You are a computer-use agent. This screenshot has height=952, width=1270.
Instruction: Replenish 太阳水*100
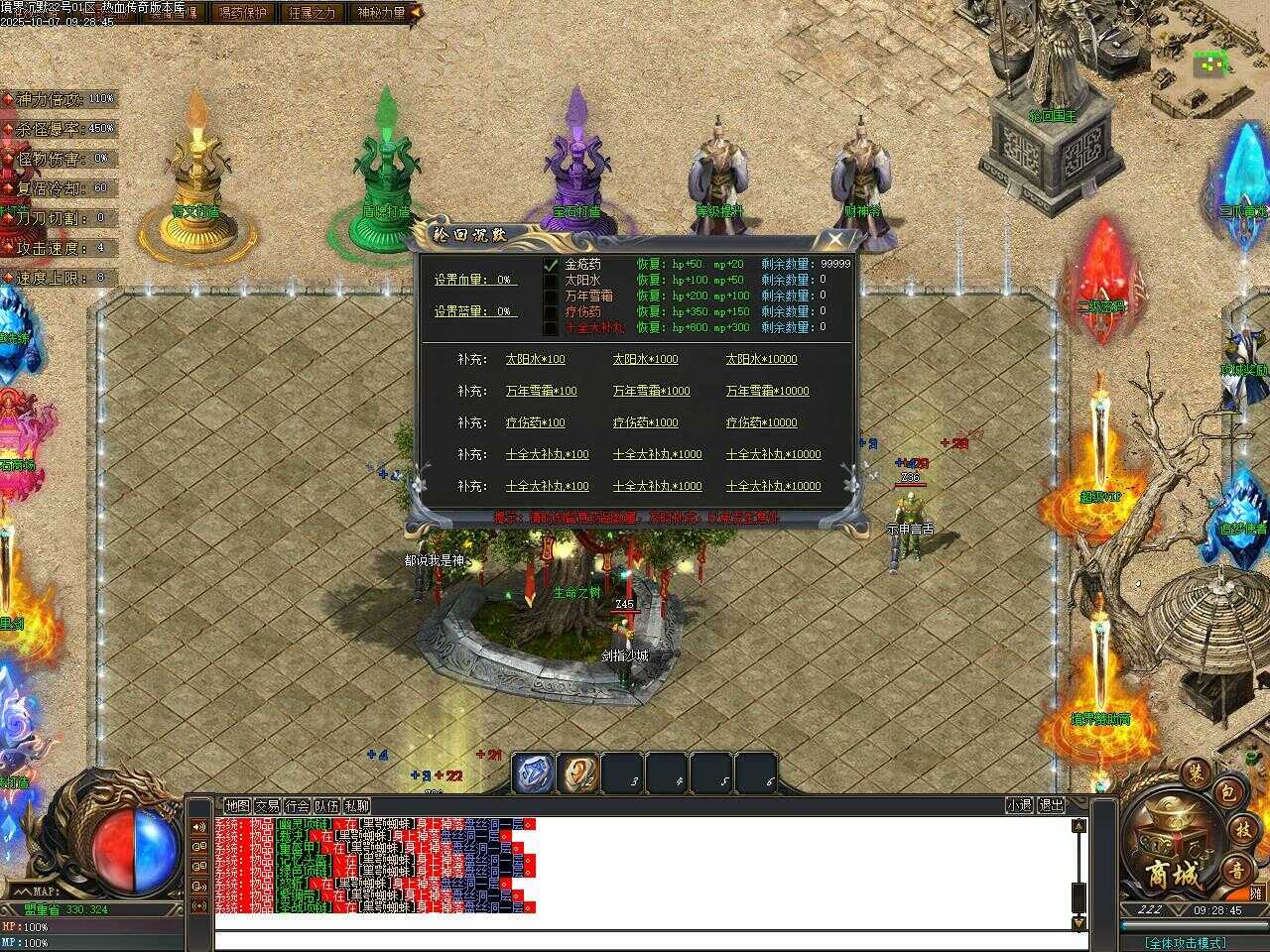pos(535,360)
